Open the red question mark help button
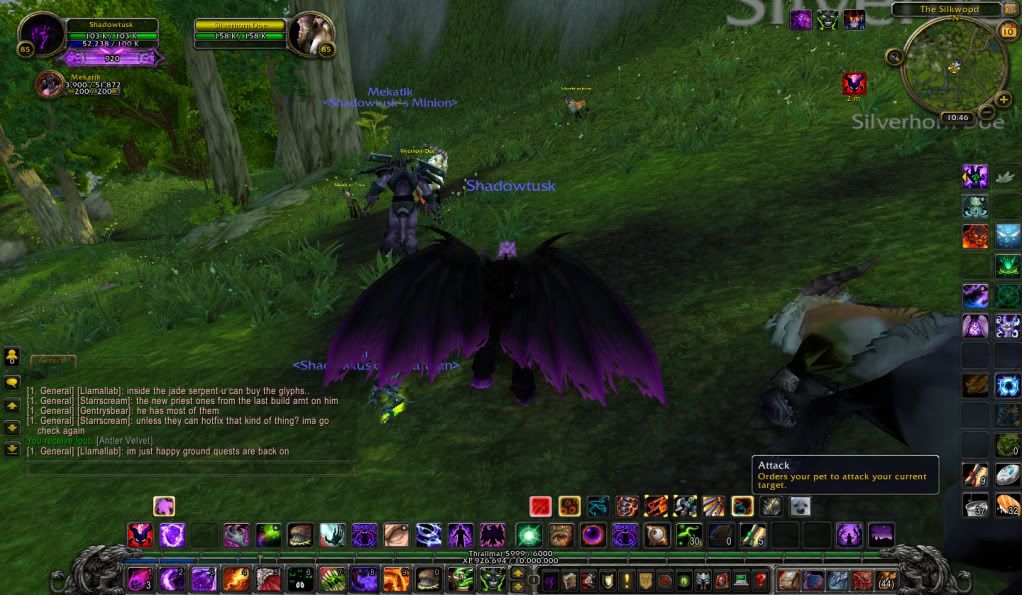Image resolution: width=1022 pixels, height=595 pixels. click(760, 579)
